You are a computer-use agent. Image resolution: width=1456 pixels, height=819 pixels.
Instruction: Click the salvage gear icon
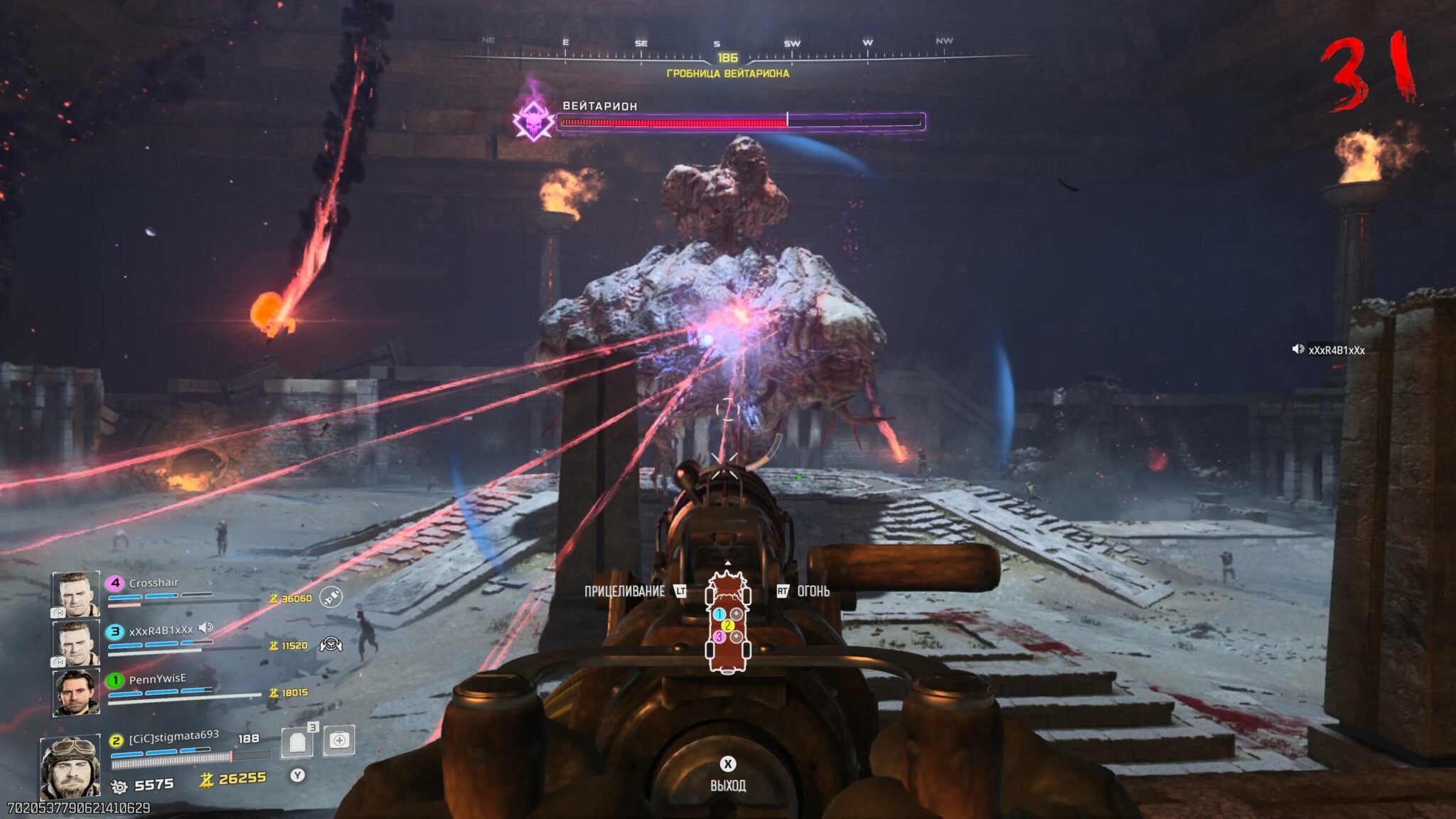pyautogui.click(x=119, y=786)
